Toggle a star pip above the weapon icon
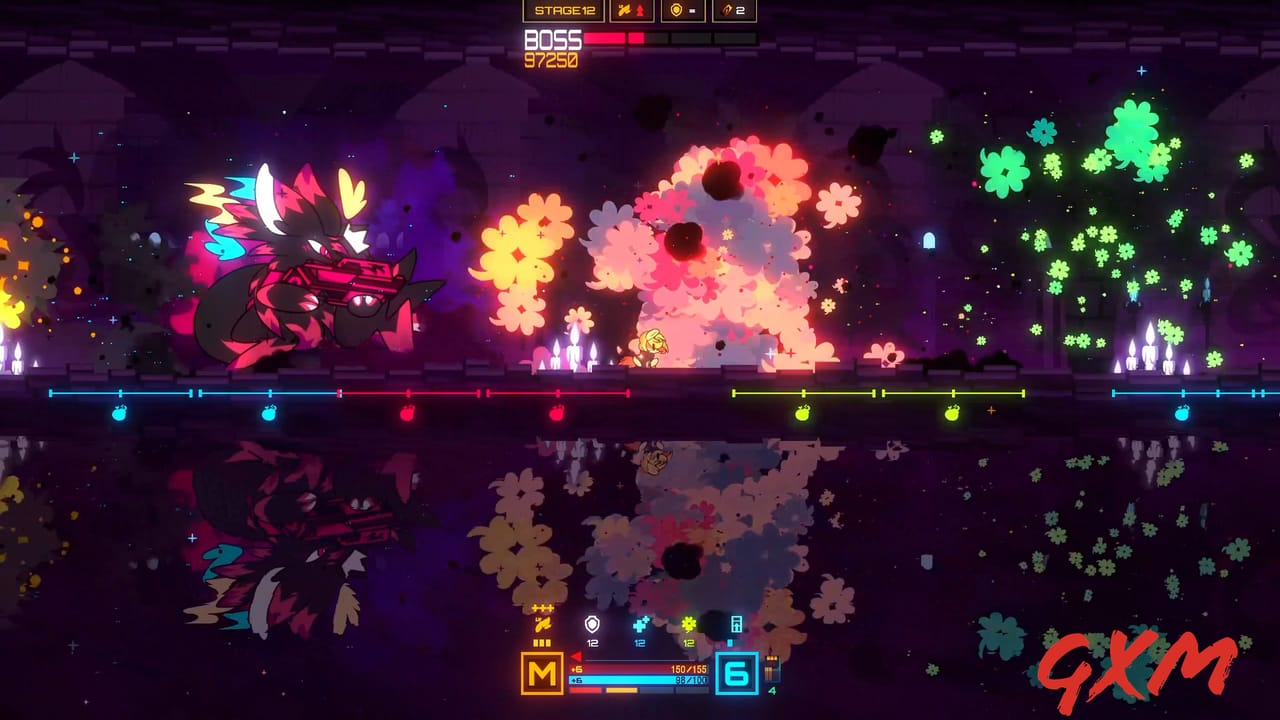The image size is (1280, 720). tap(541, 607)
